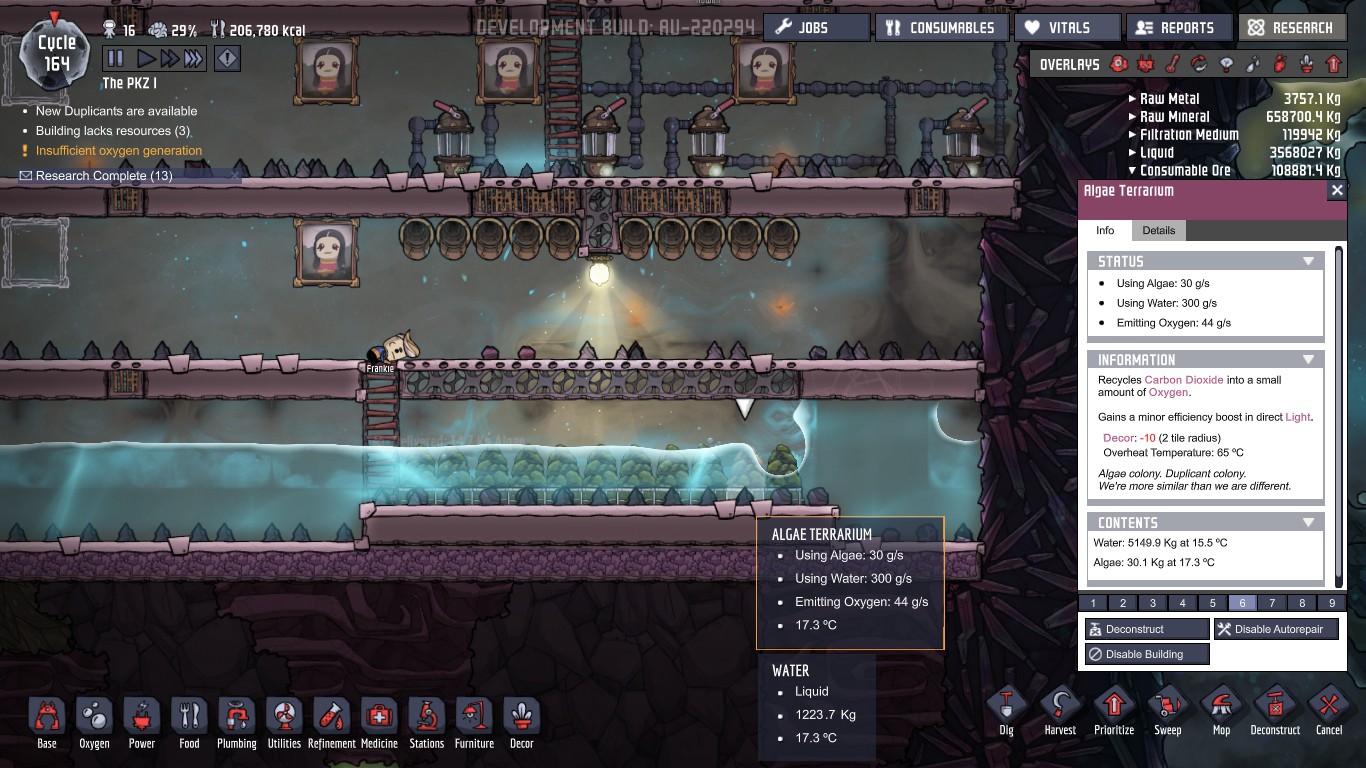The width and height of the screenshot is (1366, 768).
Task: Set building priority to 9
Action: tap(1331, 602)
